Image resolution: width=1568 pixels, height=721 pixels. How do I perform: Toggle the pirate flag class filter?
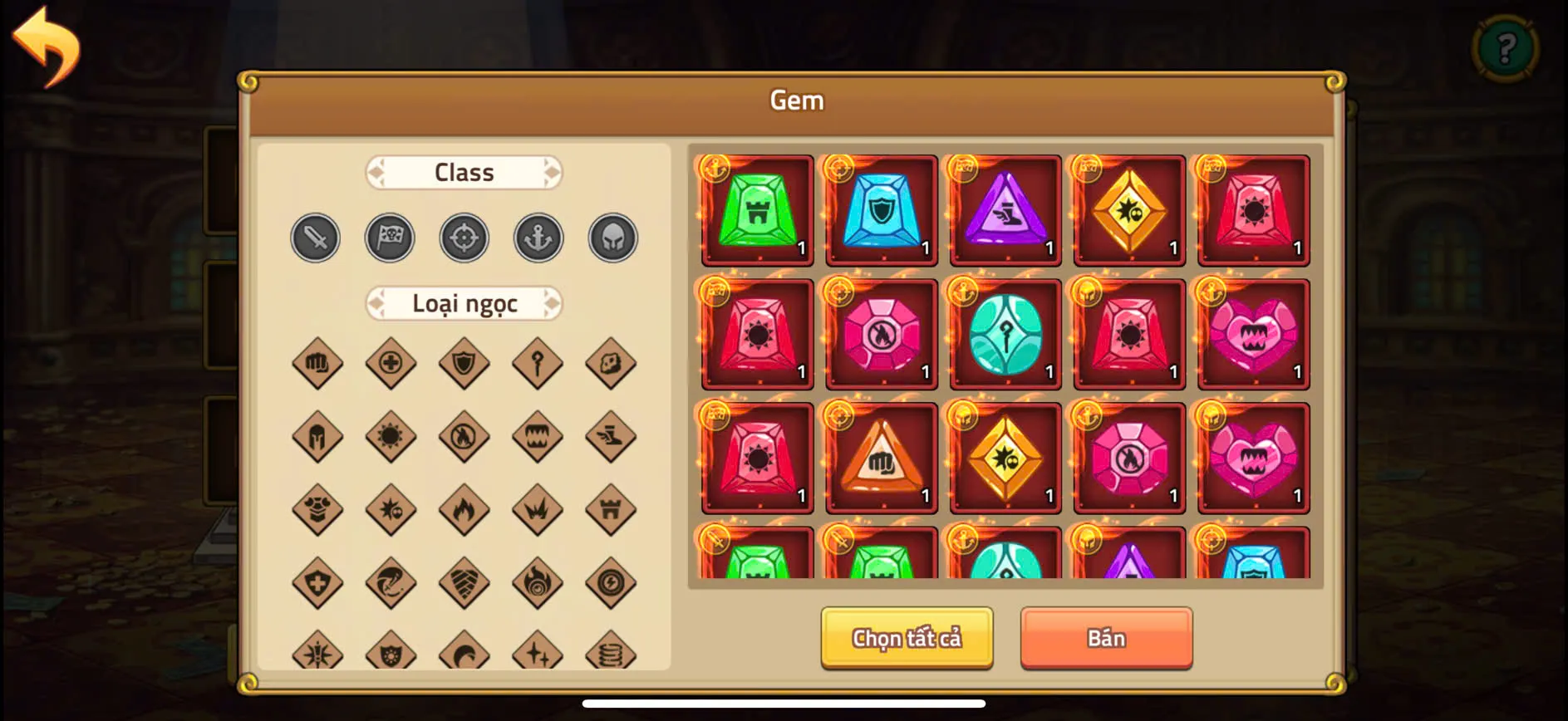coord(390,238)
